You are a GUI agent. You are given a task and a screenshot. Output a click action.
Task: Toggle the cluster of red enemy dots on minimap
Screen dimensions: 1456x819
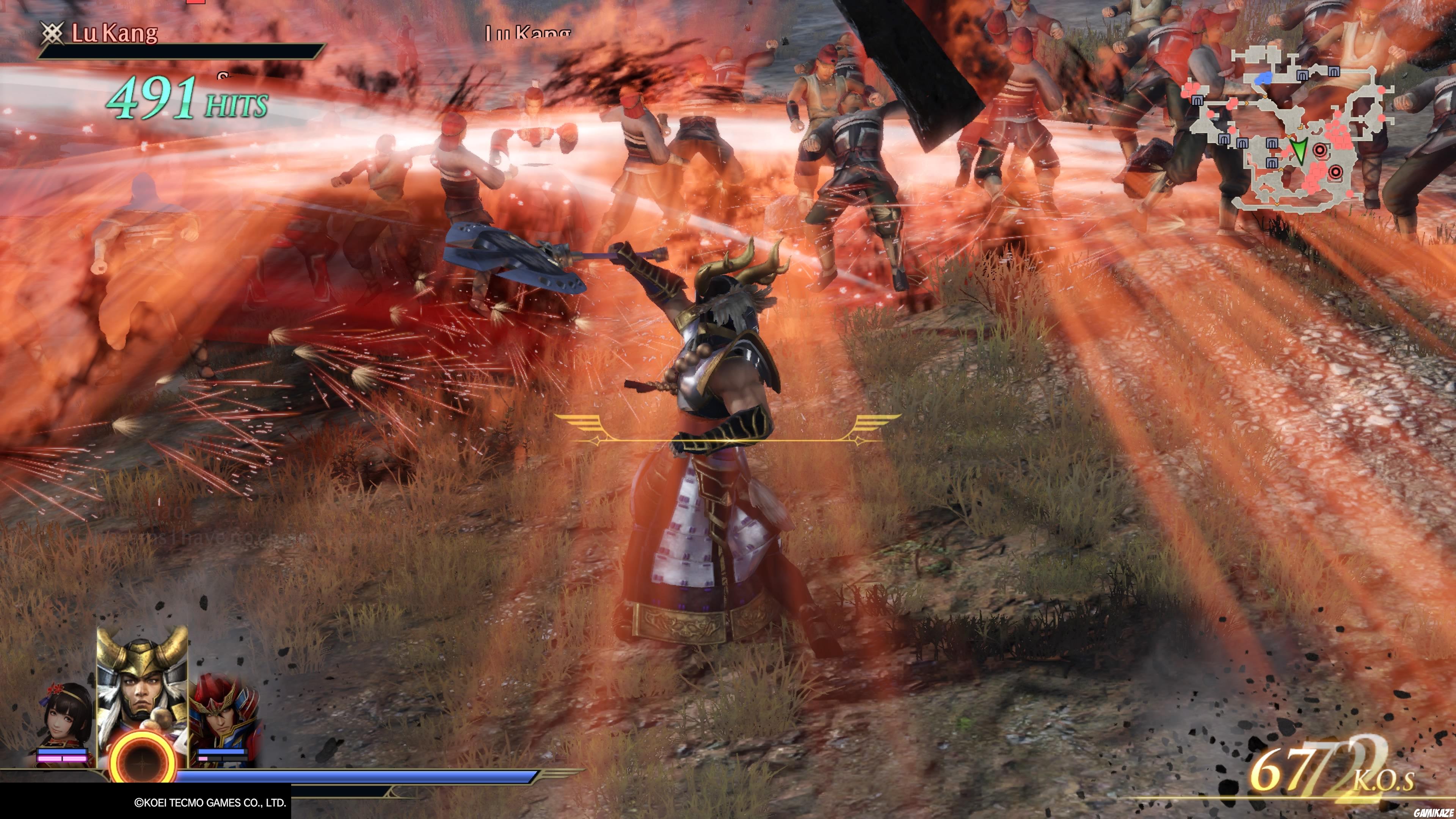(1335, 137)
